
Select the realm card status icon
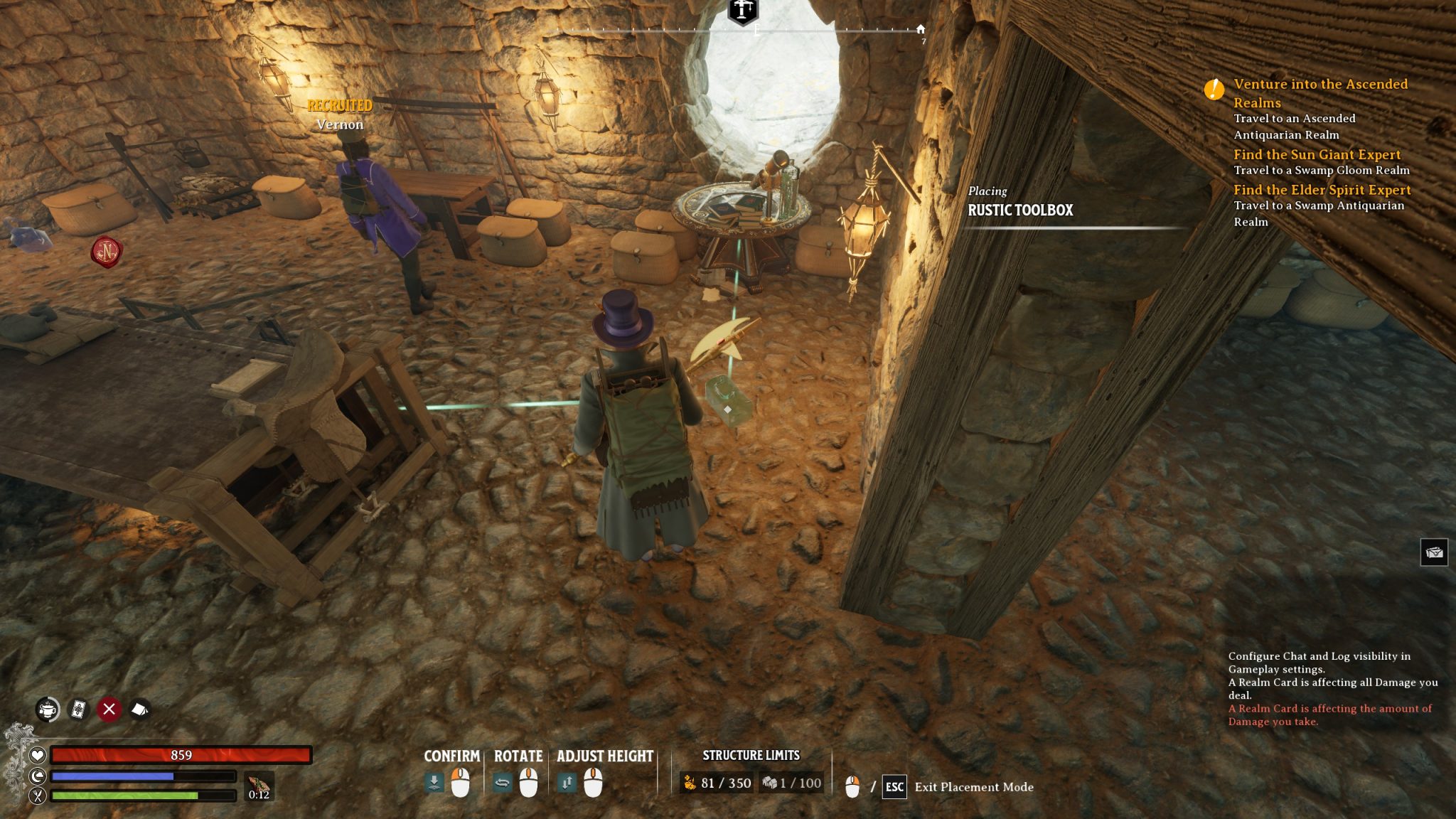tap(78, 709)
